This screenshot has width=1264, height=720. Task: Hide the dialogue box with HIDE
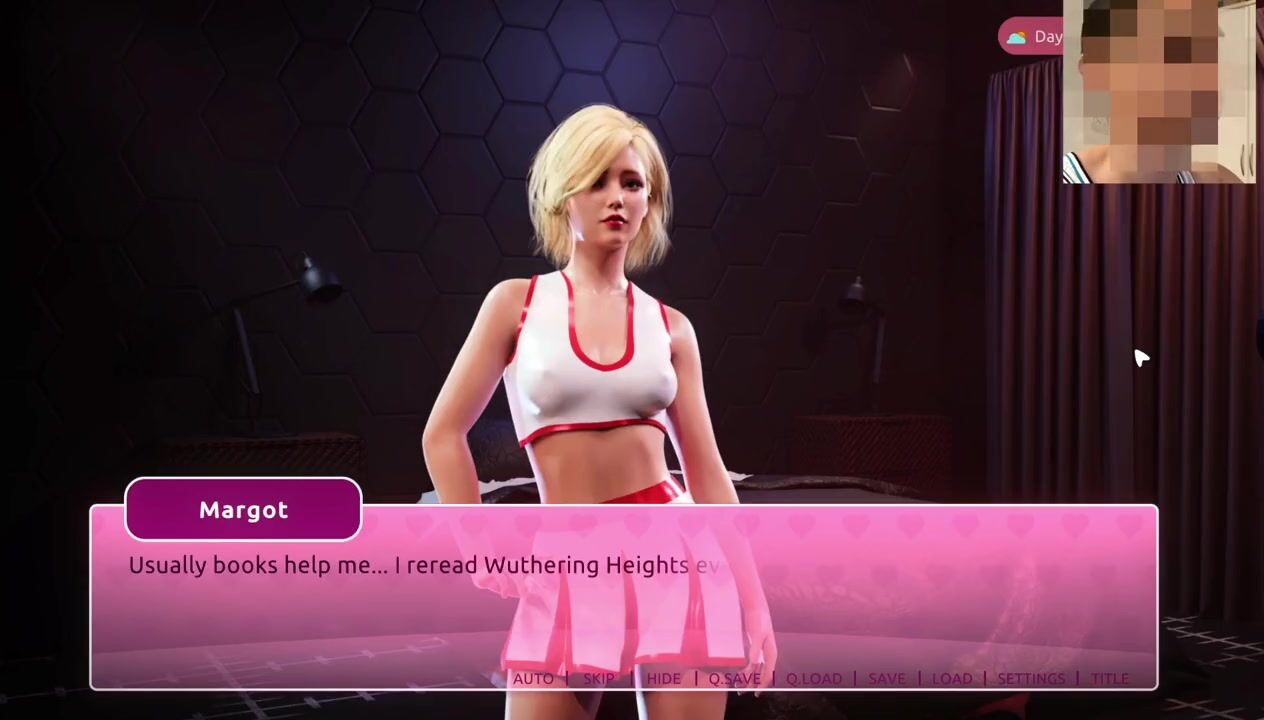[663, 678]
